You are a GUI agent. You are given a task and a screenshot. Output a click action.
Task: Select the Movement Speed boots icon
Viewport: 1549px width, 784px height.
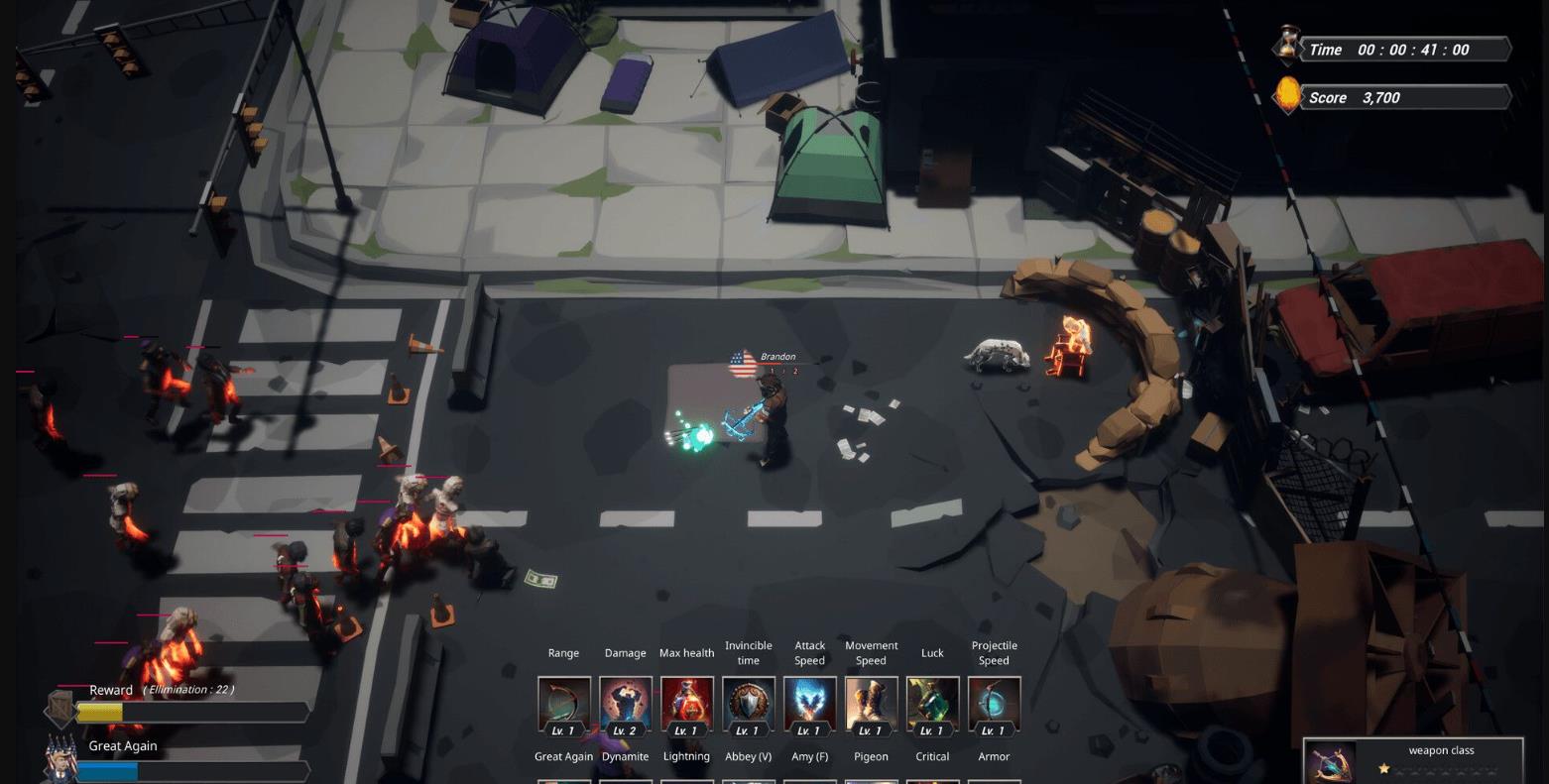click(x=871, y=705)
